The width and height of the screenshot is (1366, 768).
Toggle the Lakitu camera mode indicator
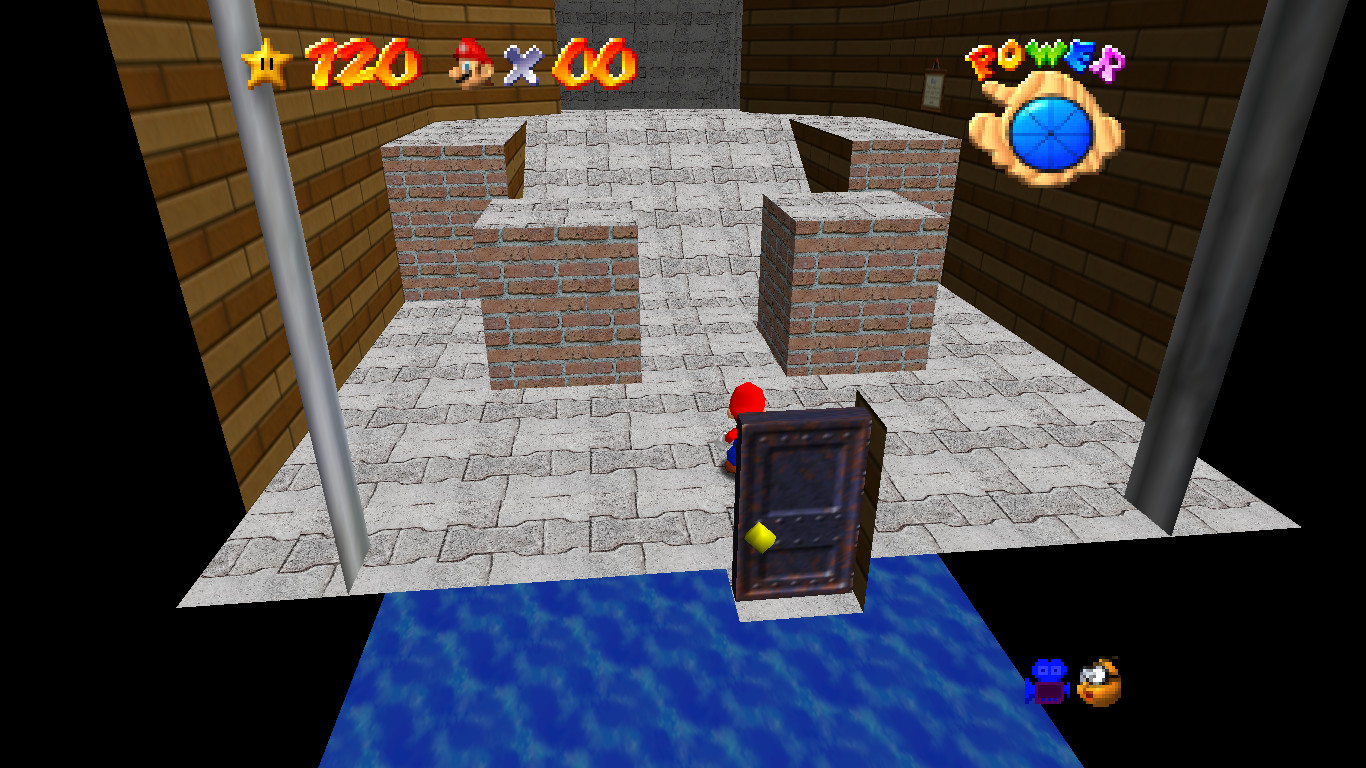tap(1097, 680)
